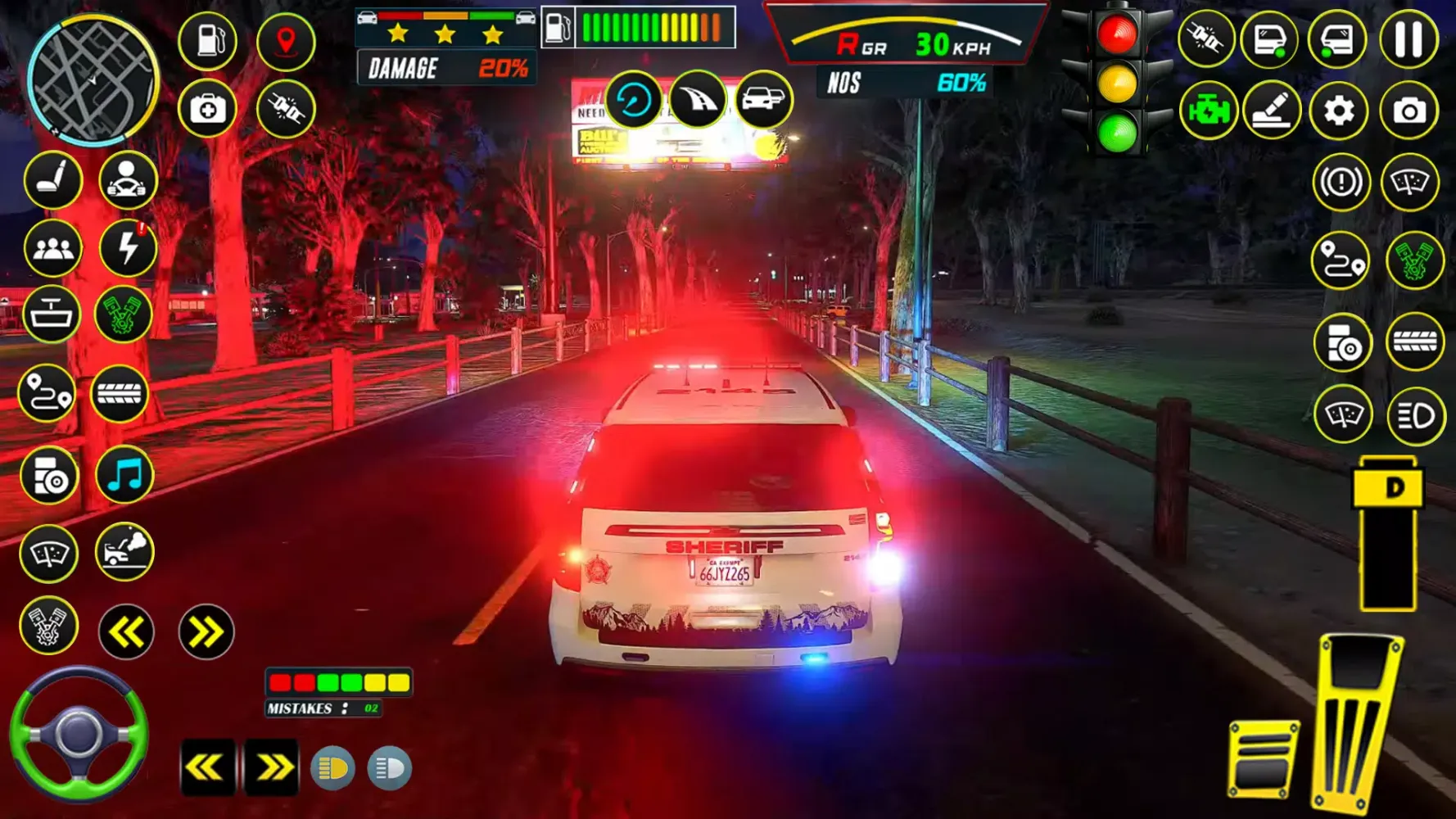The image size is (1456, 819).
Task: Open the music note icon
Action: tap(121, 473)
